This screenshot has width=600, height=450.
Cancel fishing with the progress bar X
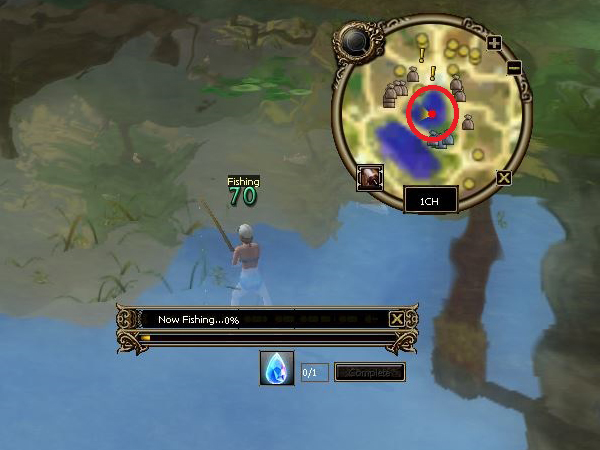[397, 319]
